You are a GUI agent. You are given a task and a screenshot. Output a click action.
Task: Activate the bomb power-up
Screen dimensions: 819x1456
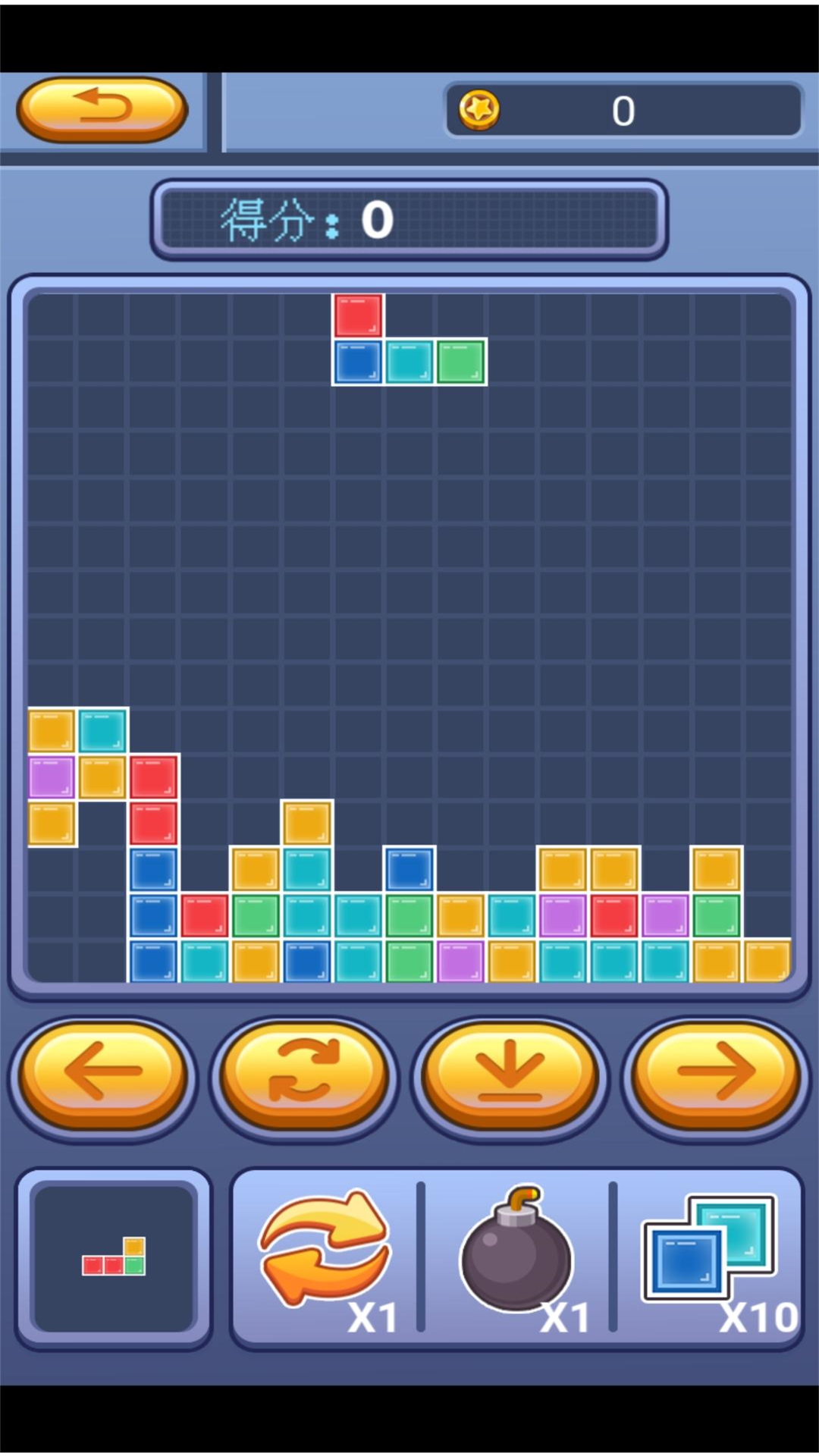517,1253
